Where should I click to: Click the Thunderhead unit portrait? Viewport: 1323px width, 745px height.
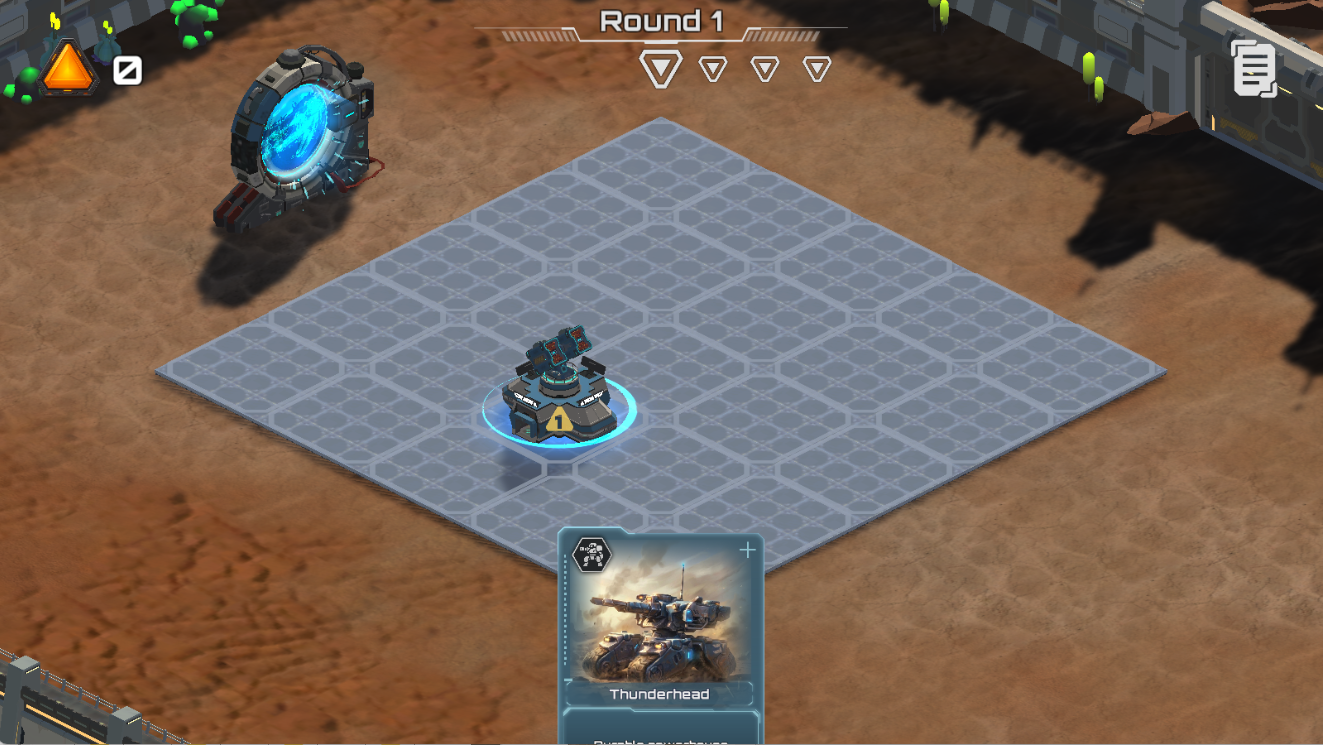(658, 620)
